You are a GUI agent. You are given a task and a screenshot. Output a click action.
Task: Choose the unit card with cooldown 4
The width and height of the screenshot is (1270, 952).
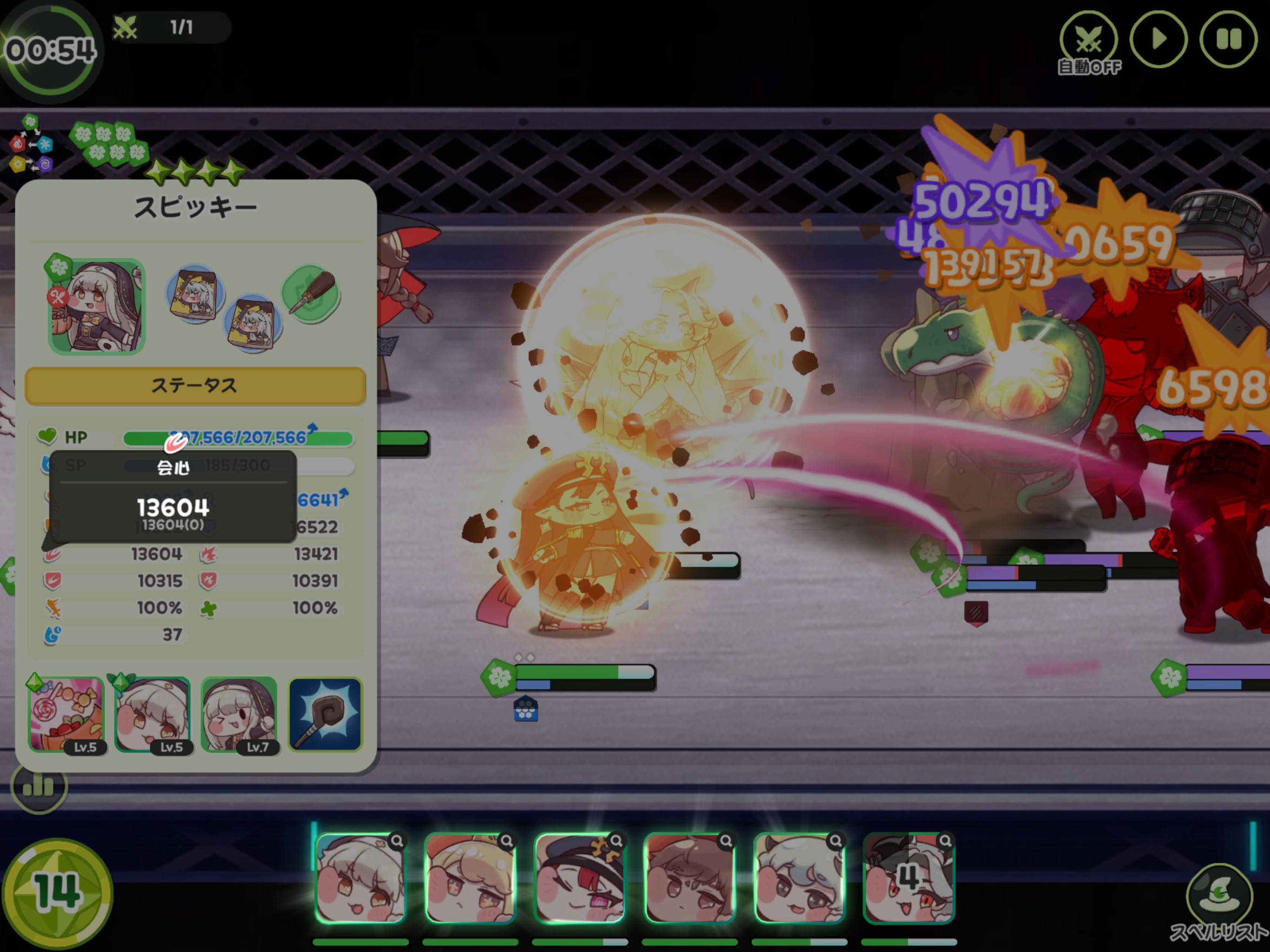(x=908, y=878)
